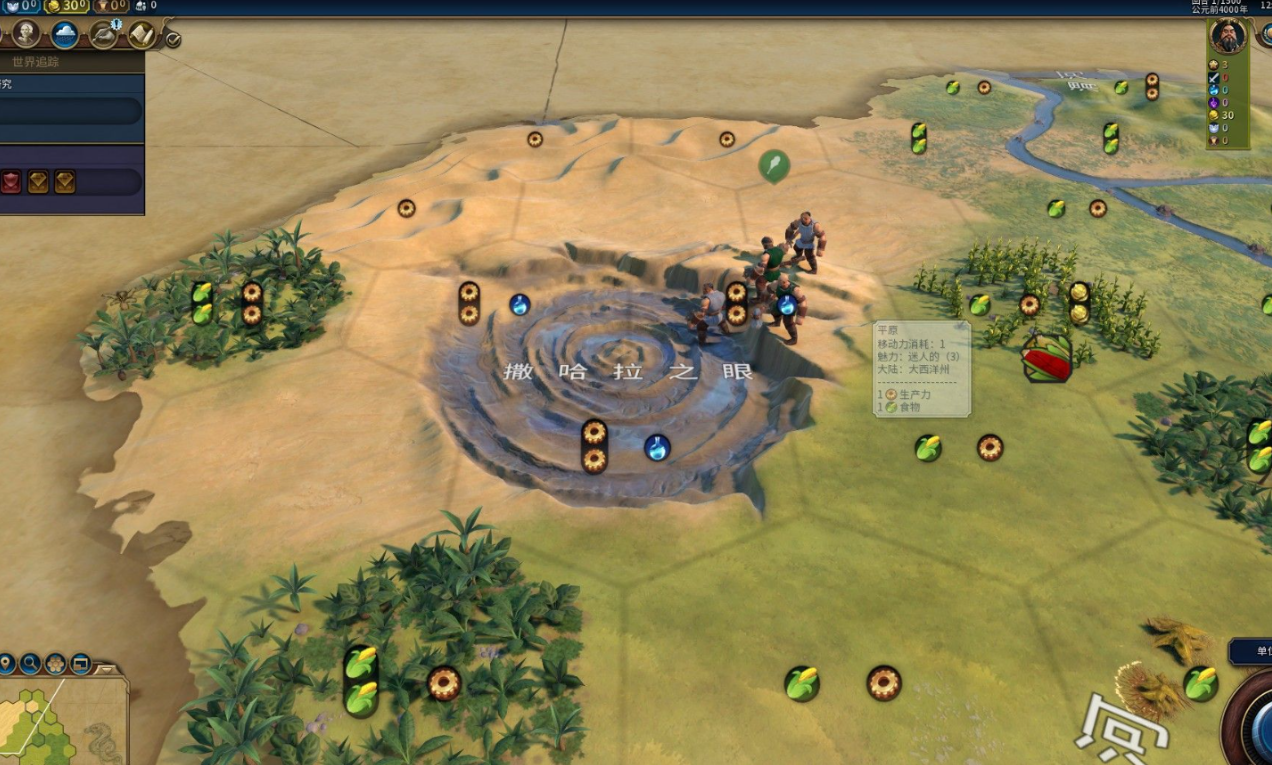This screenshot has height=765, width=1272.
Task: Toggle the checkmark button beside the ribbon
Action: click(x=172, y=39)
